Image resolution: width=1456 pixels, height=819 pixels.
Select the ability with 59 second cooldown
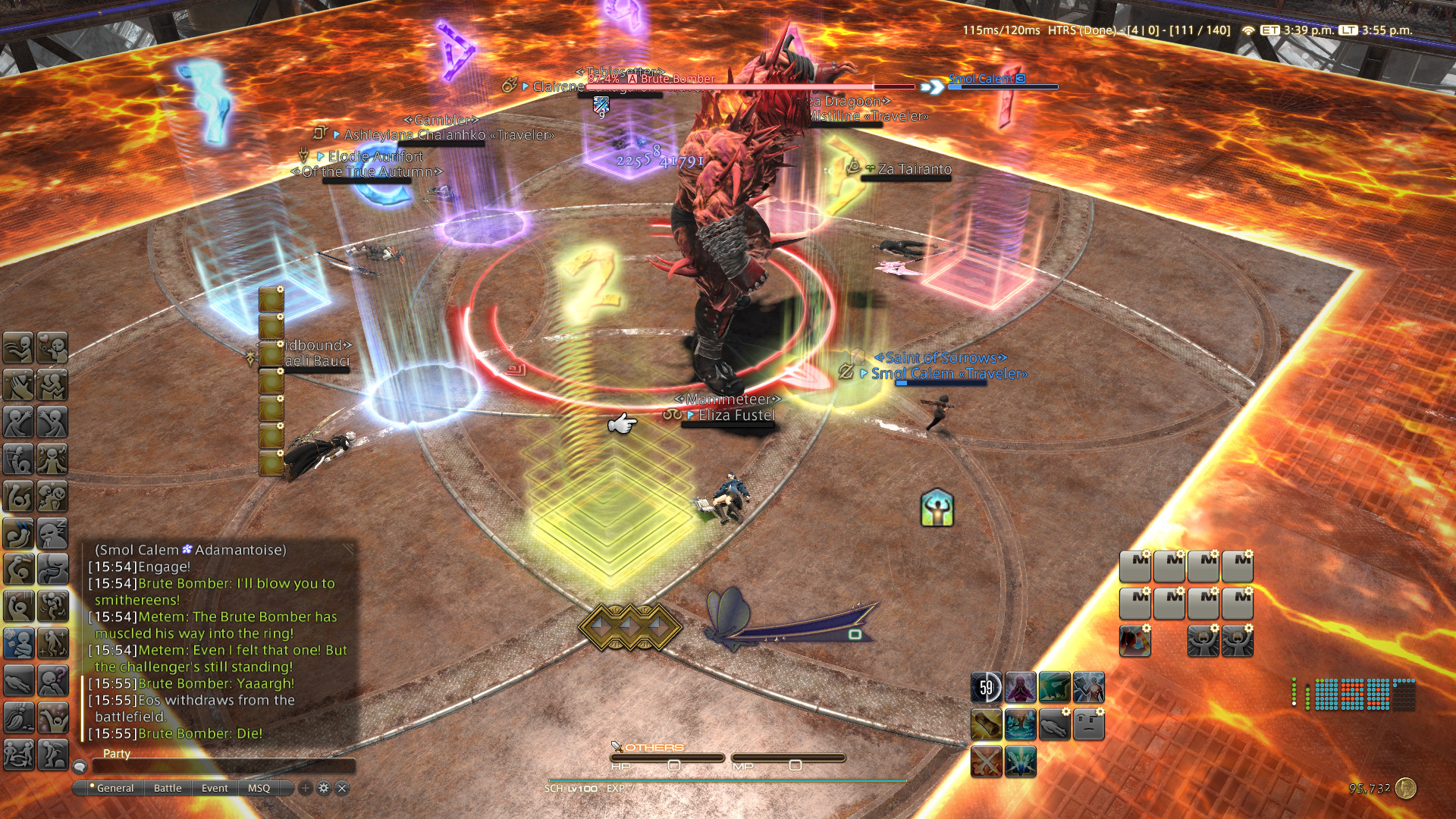[987, 688]
